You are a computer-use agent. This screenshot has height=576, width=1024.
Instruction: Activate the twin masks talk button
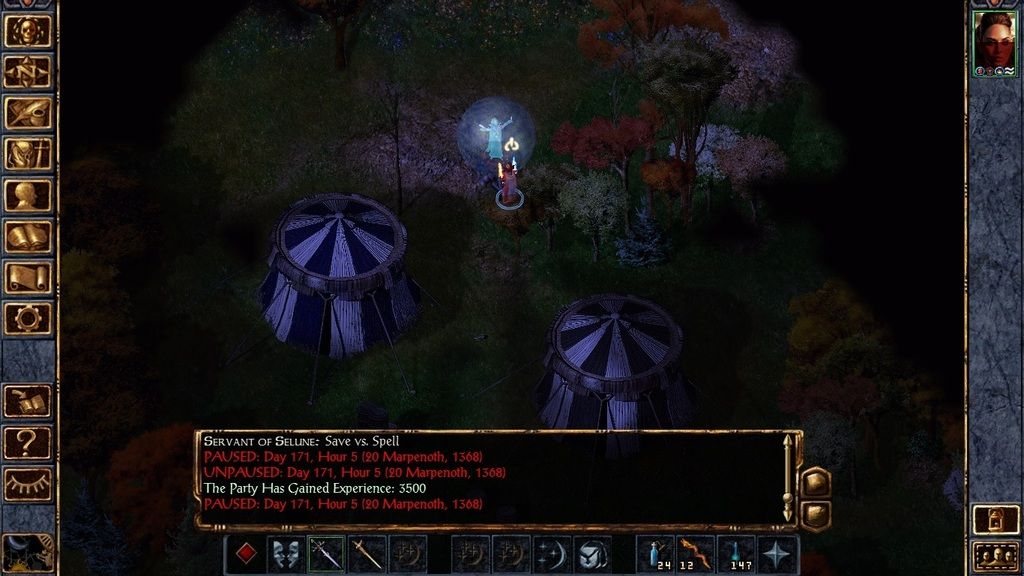(286, 554)
